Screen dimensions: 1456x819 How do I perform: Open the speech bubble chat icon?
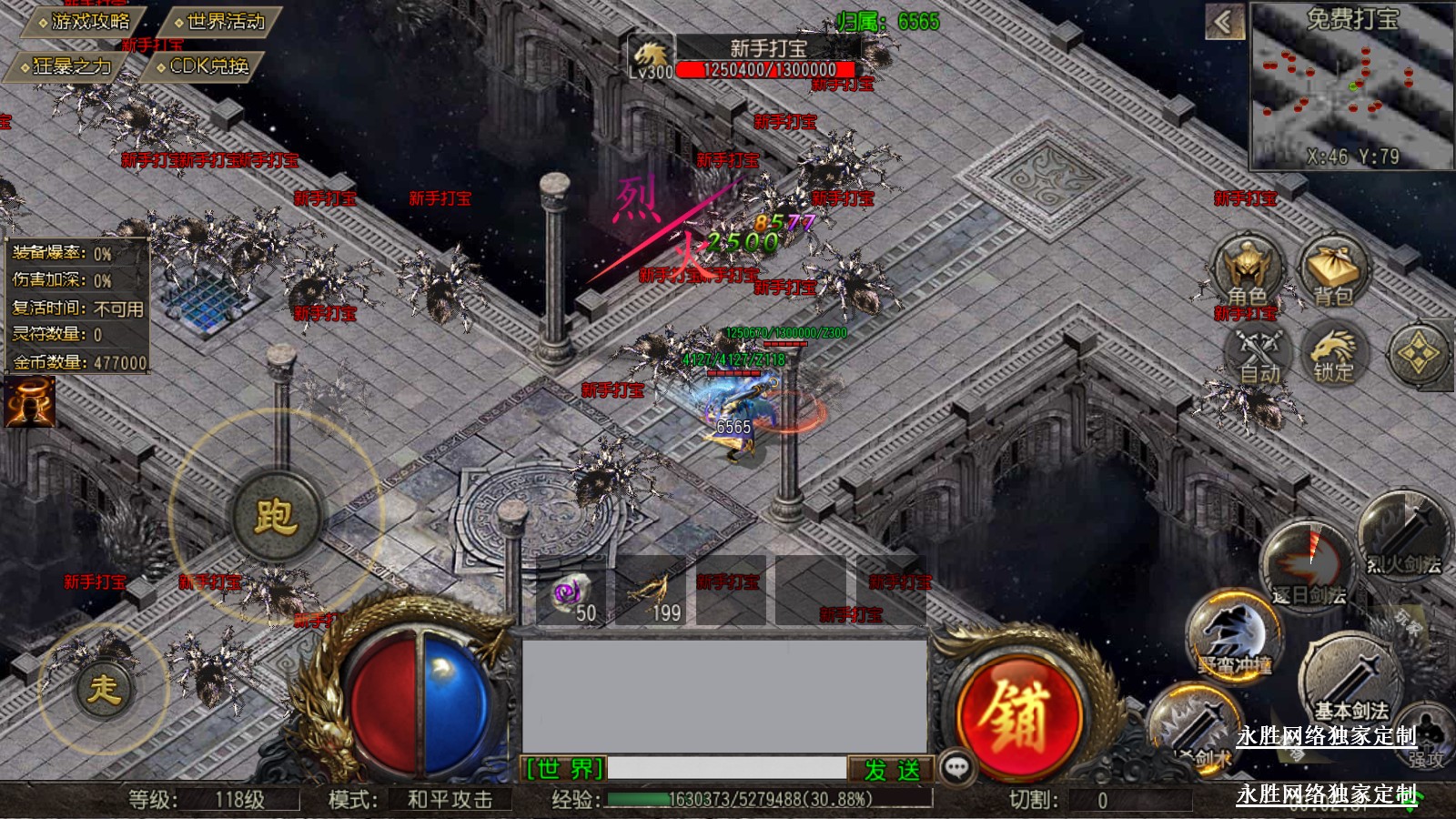click(956, 769)
